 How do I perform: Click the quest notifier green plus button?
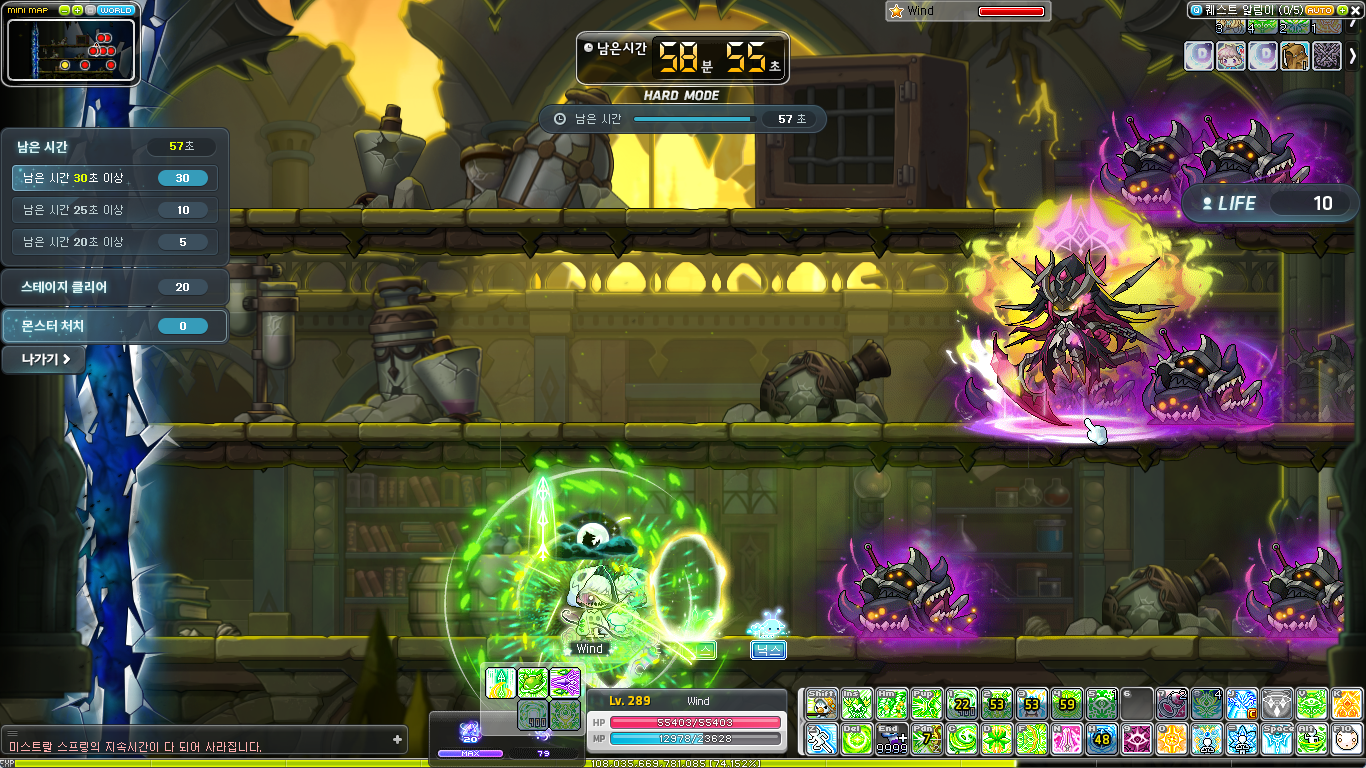(1341, 10)
